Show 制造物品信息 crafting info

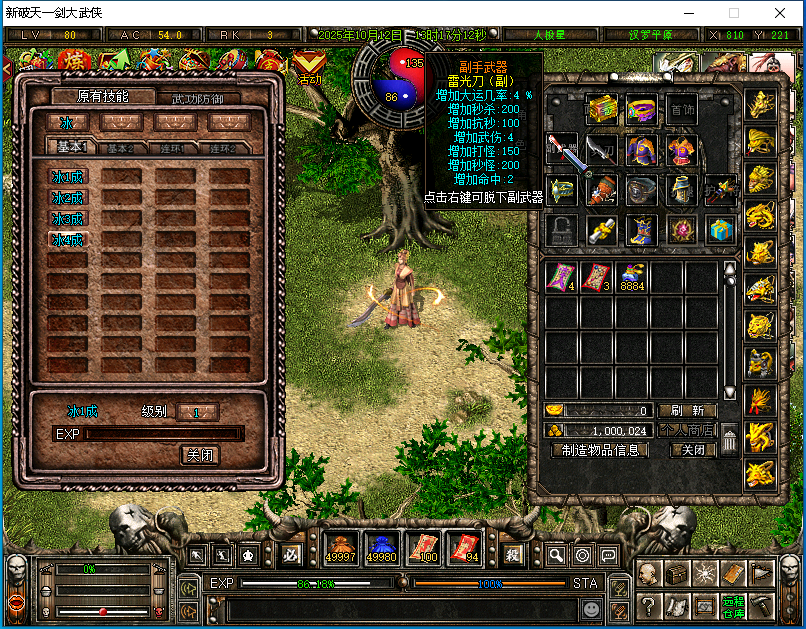tap(600, 450)
